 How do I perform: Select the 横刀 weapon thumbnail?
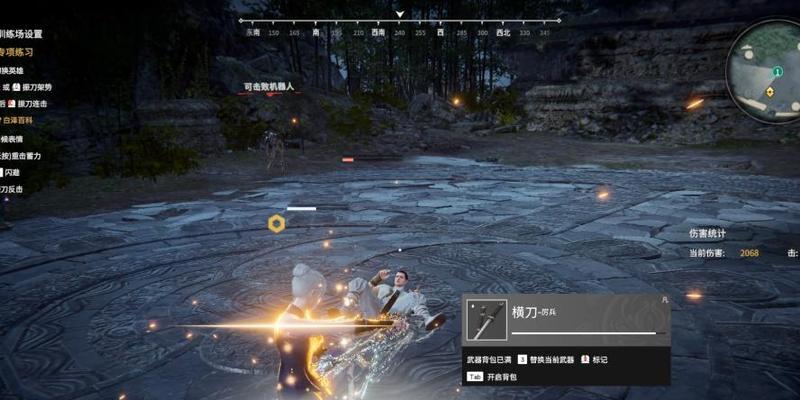[x=486, y=319]
